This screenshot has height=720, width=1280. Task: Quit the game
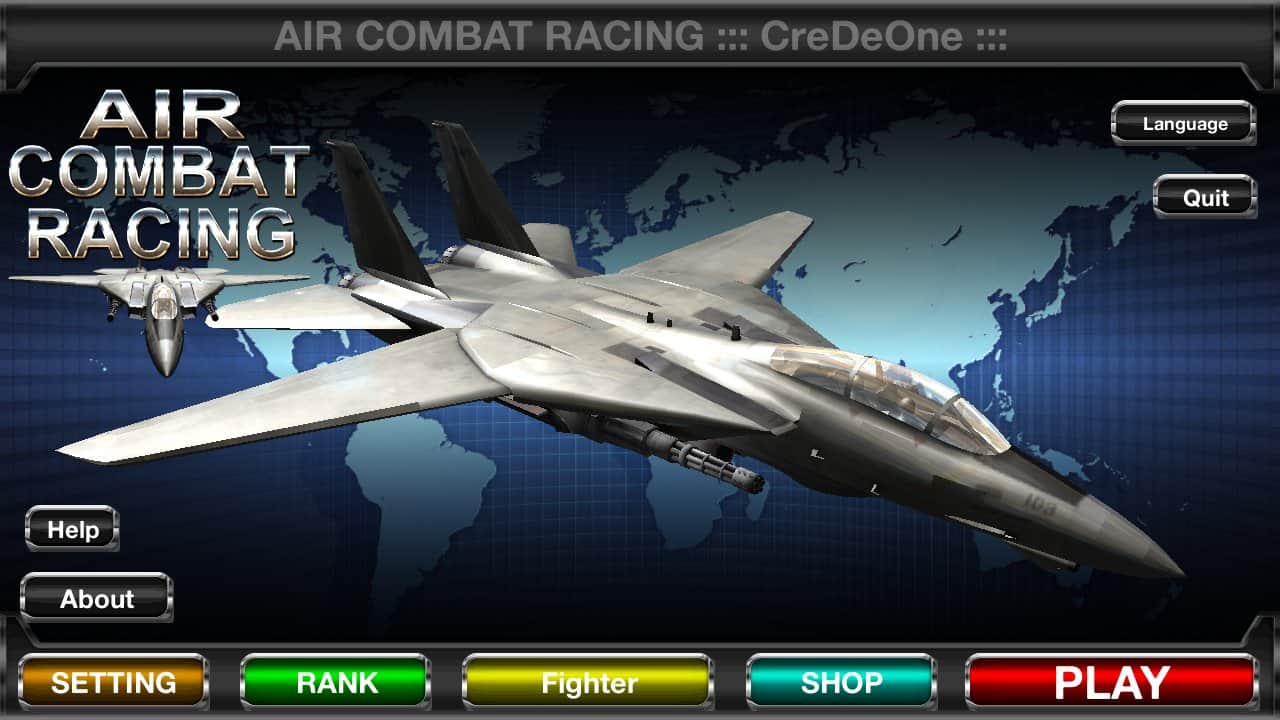point(1204,197)
